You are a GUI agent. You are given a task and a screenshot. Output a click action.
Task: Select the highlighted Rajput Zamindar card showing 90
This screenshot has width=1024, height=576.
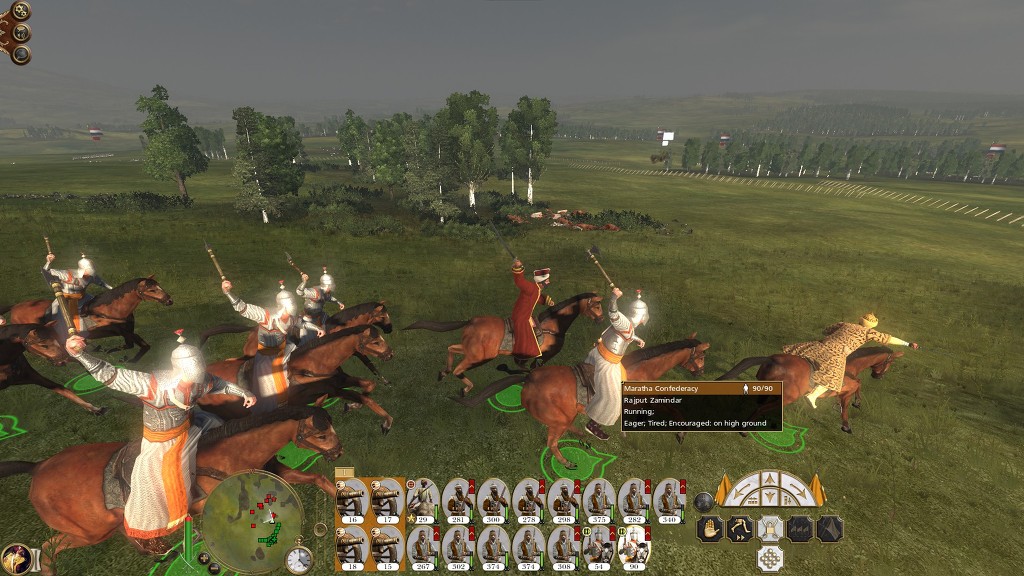tap(633, 545)
